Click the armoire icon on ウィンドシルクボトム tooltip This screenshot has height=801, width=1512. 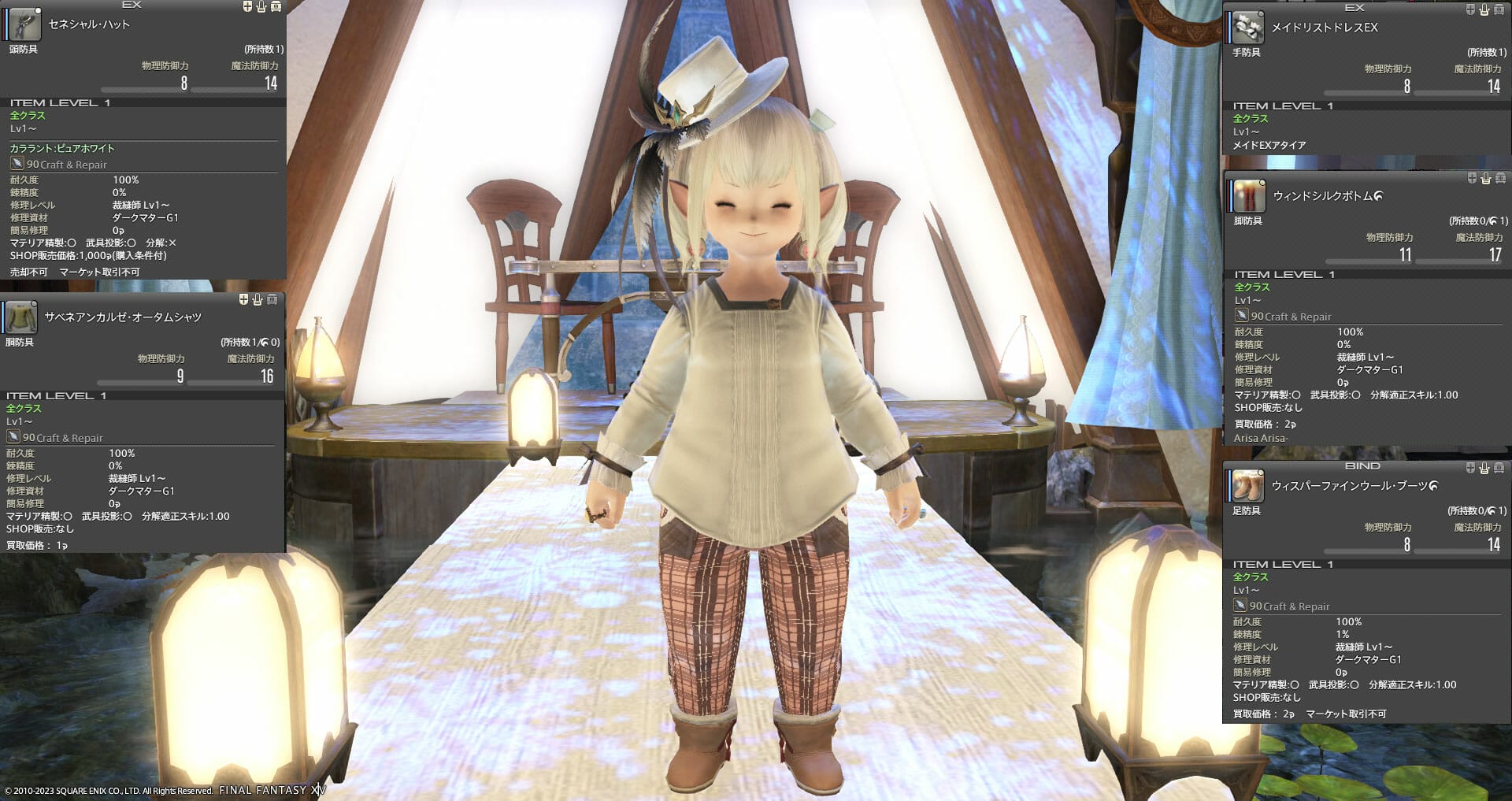point(1499,180)
